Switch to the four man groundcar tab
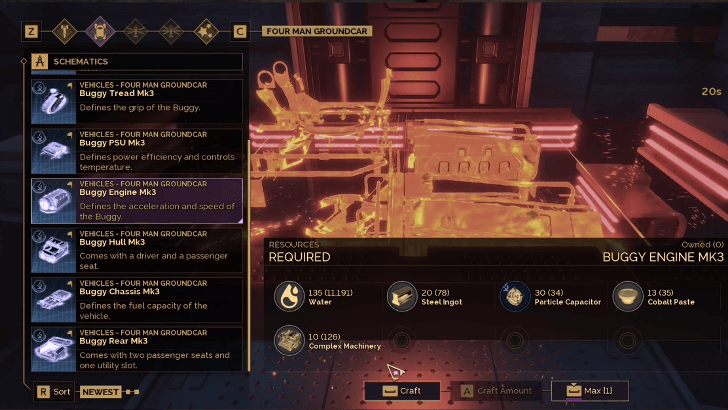Viewport: 728px width, 410px height. 102,31
